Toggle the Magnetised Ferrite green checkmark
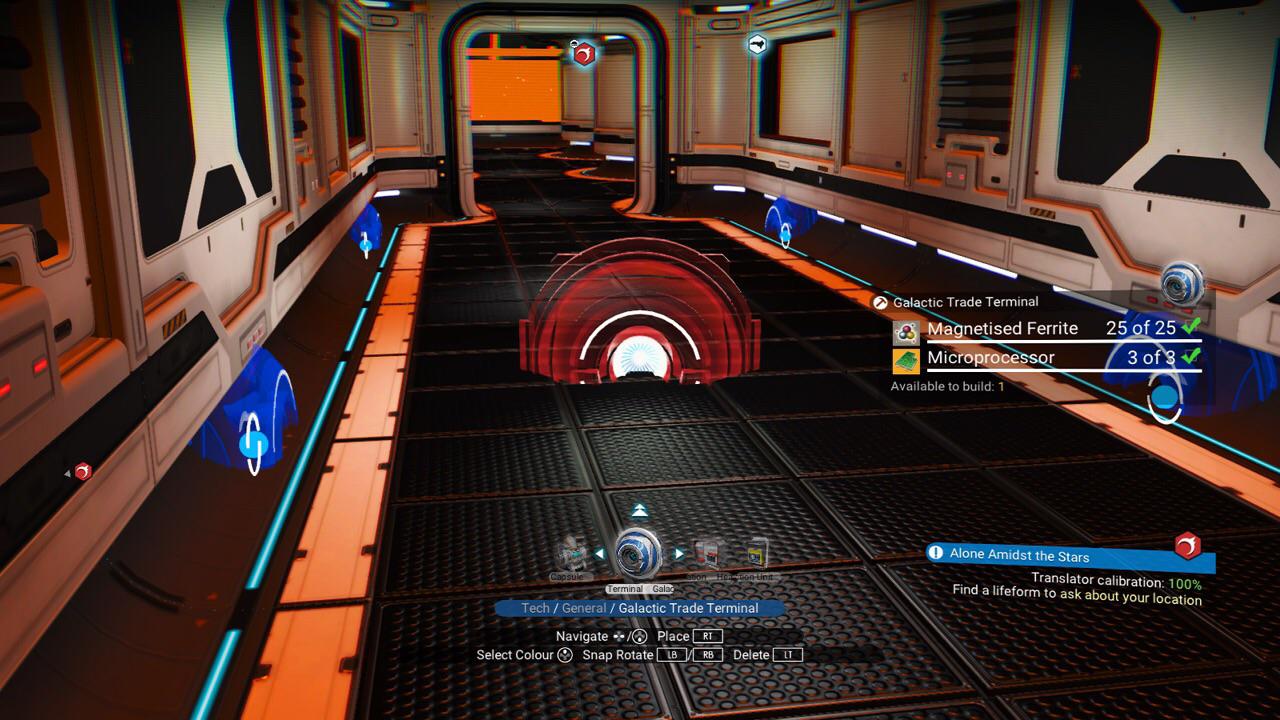1280x720 pixels. click(1192, 328)
